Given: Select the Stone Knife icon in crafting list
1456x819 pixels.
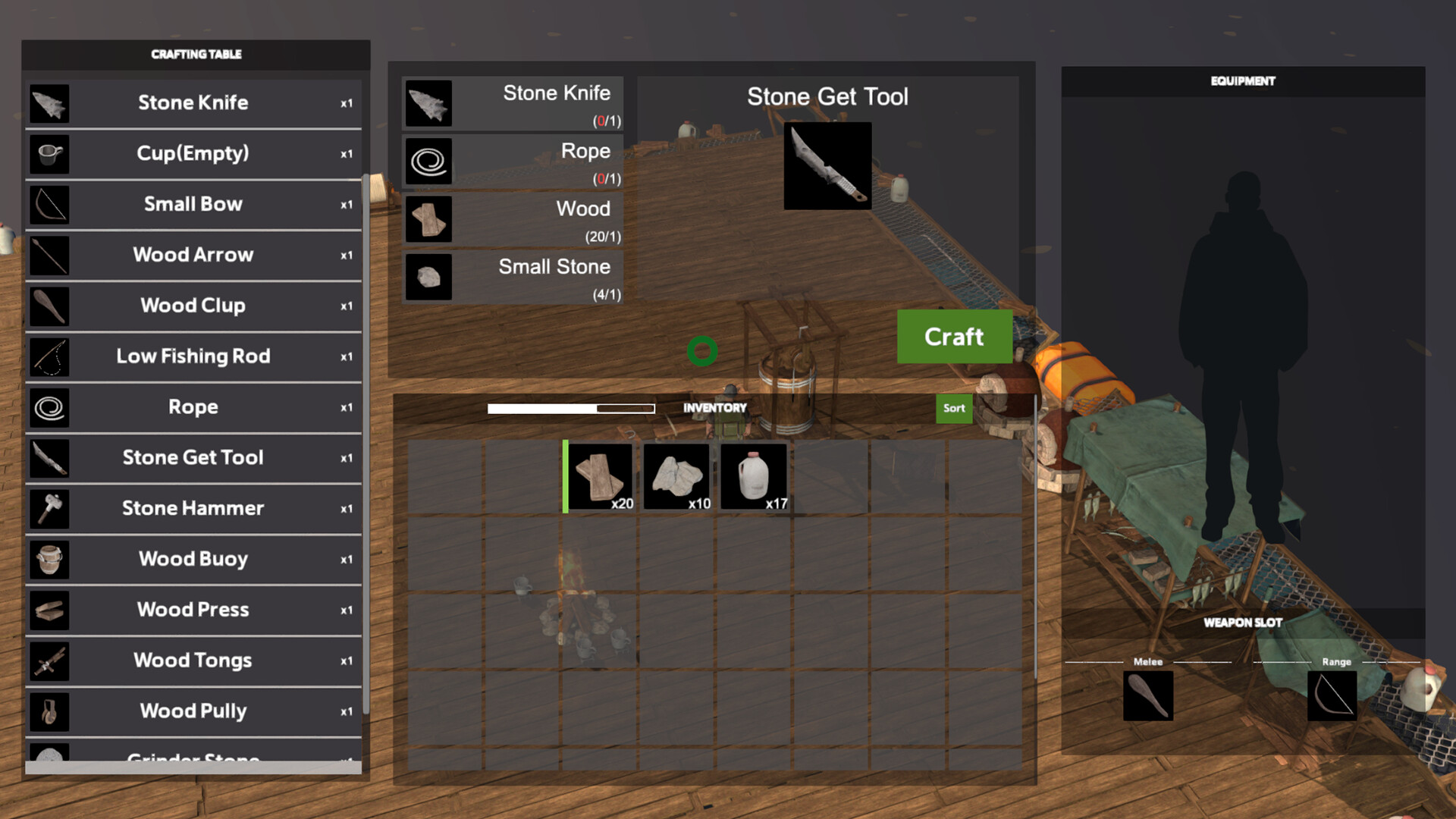Looking at the screenshot, I should [x=49, y=104].
